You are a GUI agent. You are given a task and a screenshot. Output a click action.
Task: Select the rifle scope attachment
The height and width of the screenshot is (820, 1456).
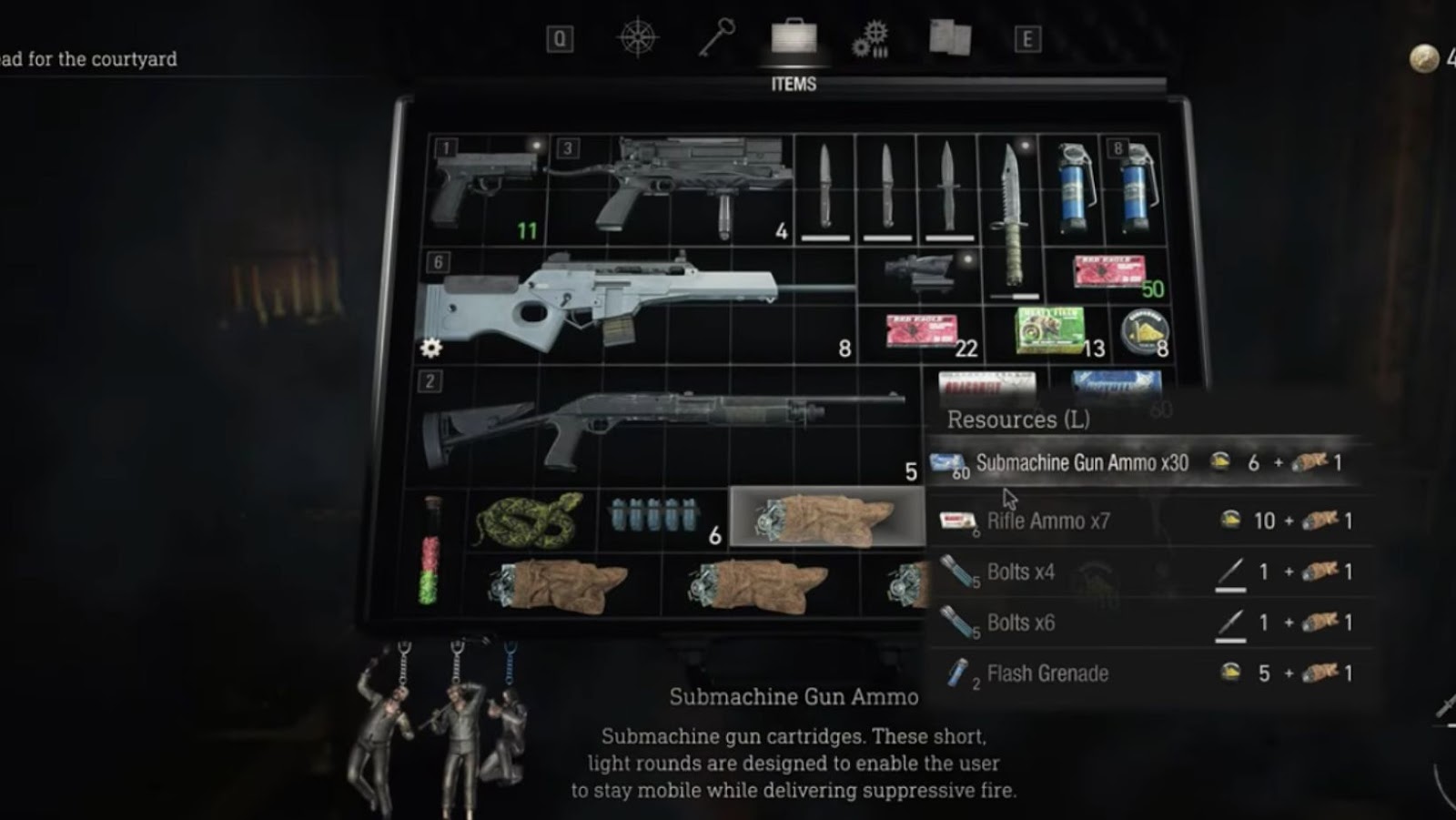tap(919, 273)
